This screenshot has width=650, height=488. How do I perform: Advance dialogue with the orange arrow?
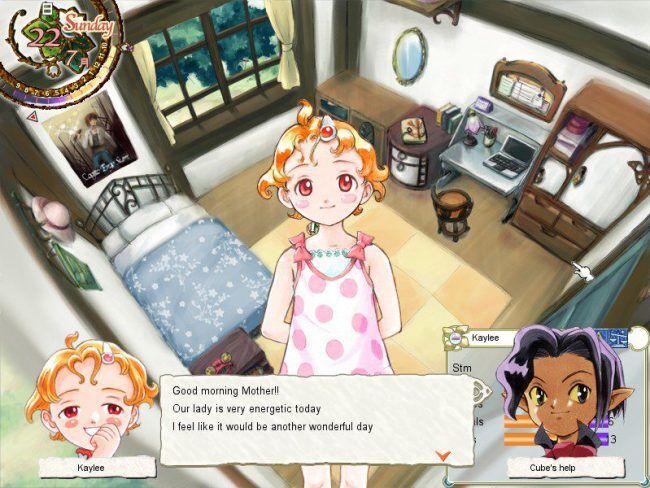[x=444, y=455]
